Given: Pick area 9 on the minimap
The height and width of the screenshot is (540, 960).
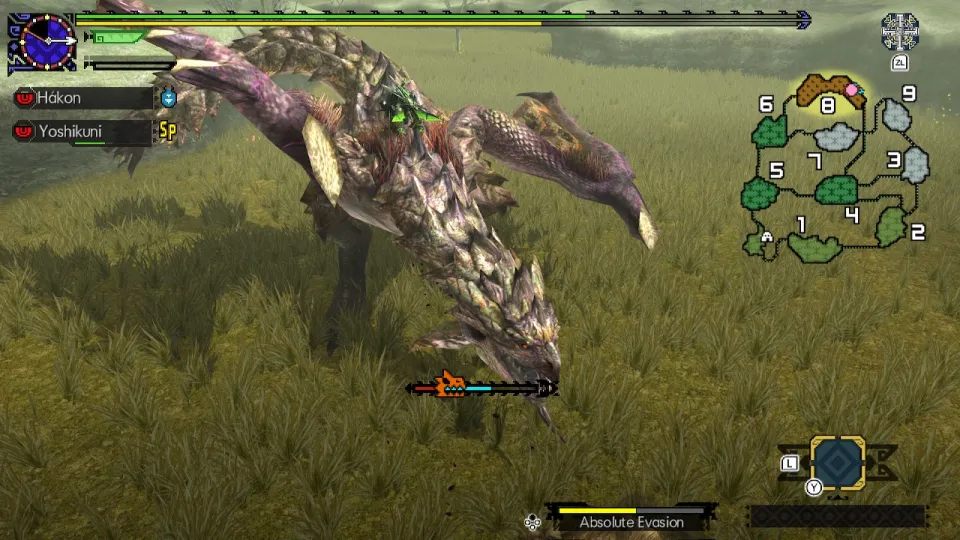Looking at the screenshot, I should point(908,95).
